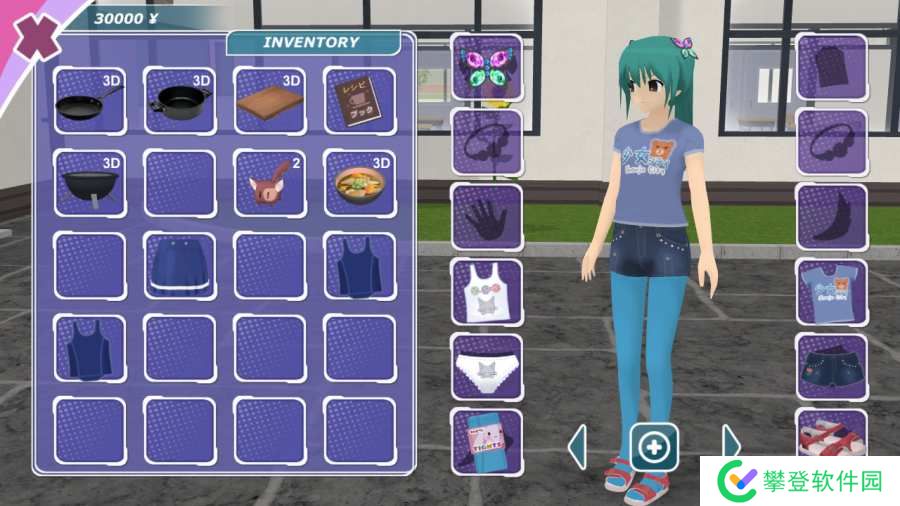Select the frying pan in inventory
900x506 pixels.
89,101
